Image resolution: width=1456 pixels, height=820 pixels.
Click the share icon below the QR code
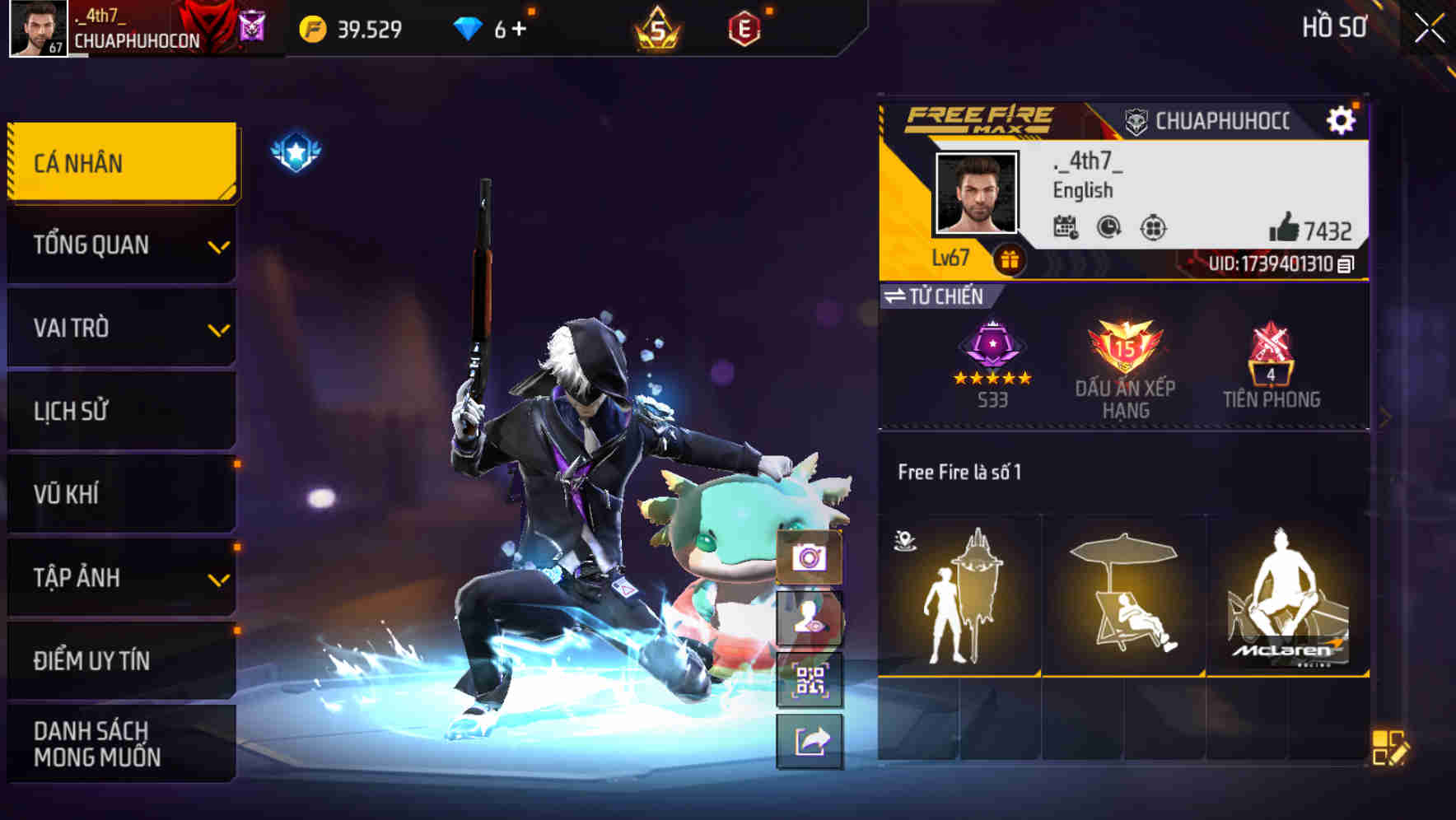(x=810, y=740)
